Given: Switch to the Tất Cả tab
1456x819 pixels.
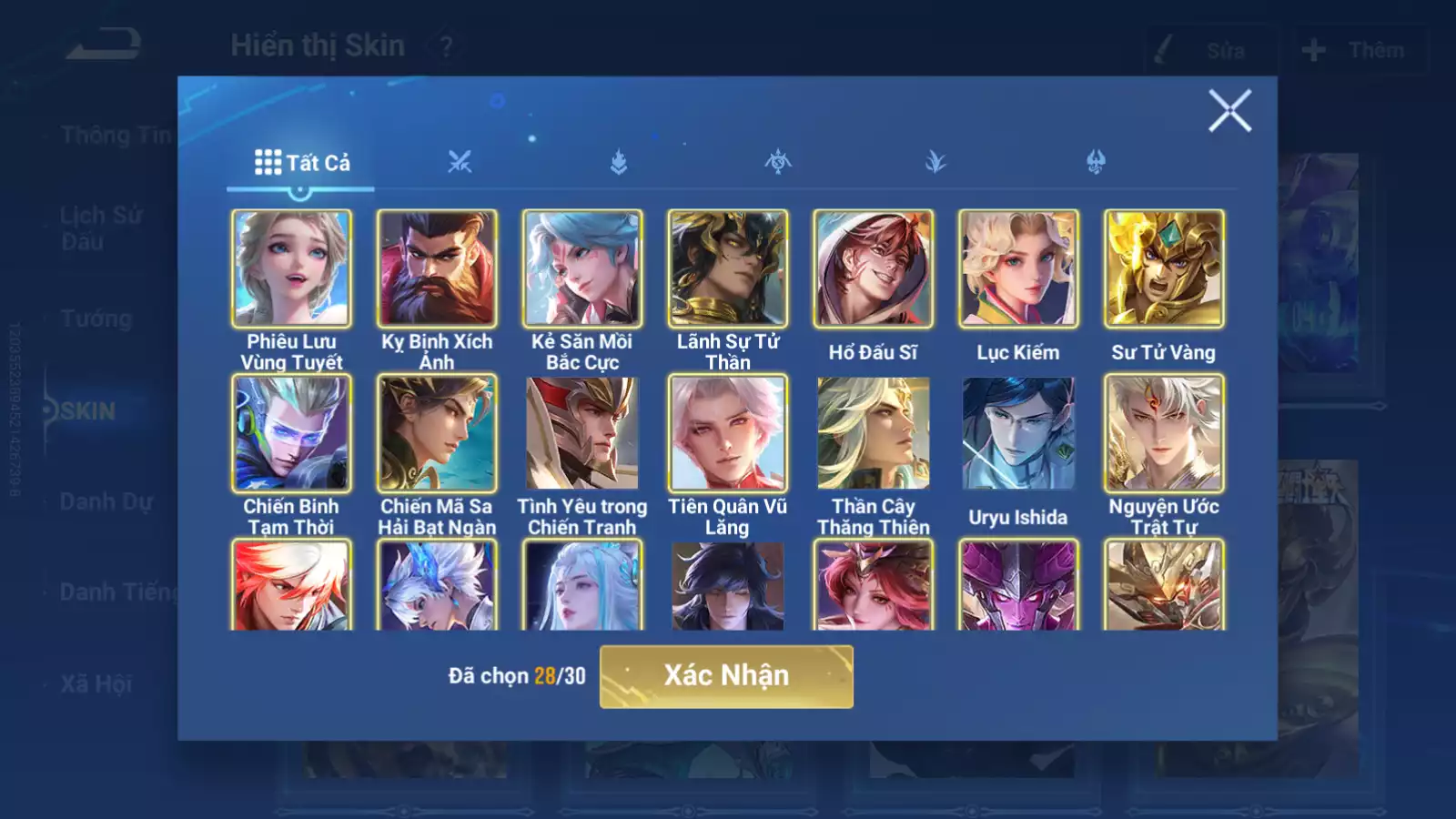Looking at the screenshot, I should pyautogui.click(x=301, y=163).
